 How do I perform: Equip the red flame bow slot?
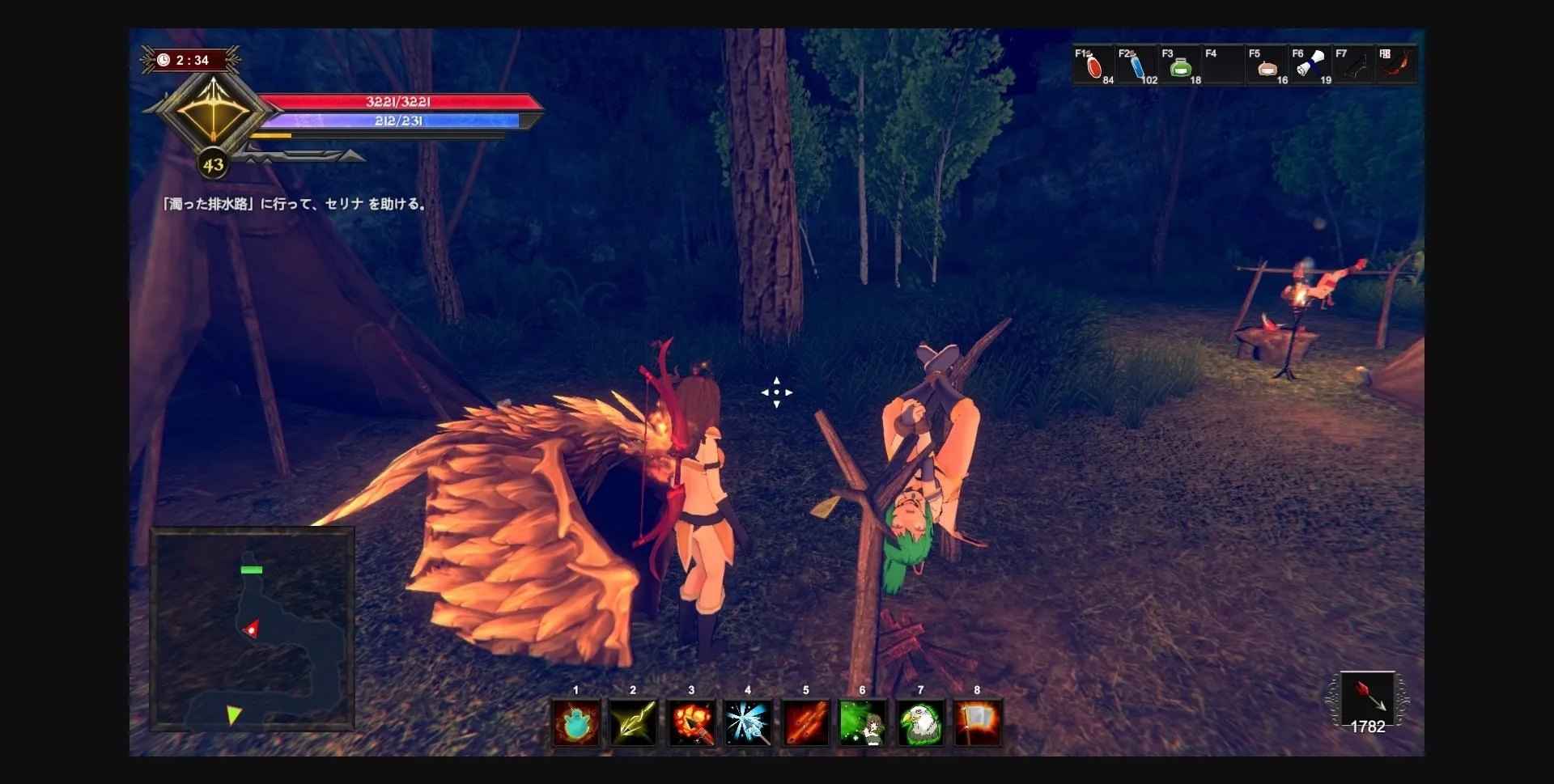(x=1398, y=66)
